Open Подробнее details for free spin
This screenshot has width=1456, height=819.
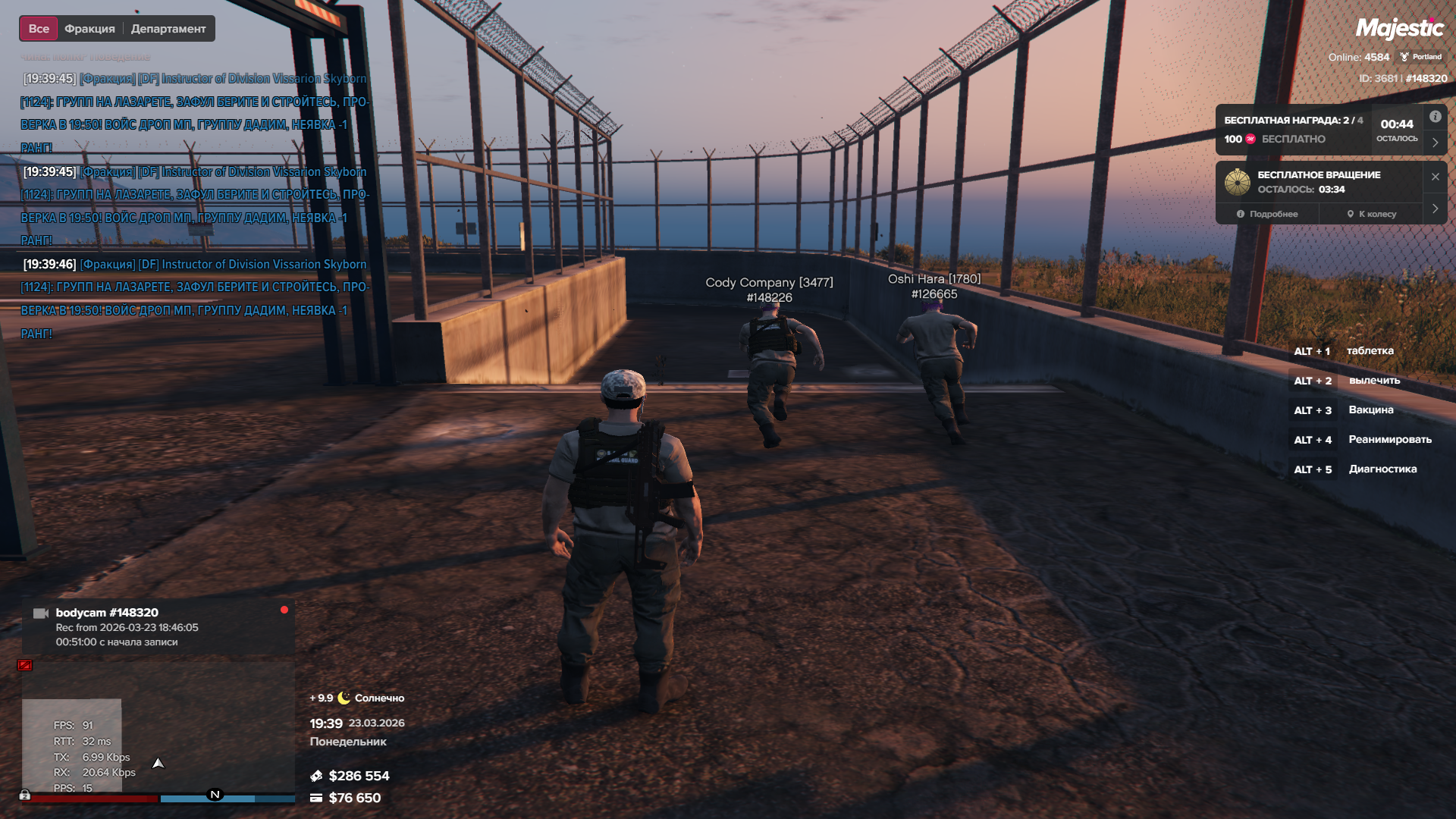(x=1267, y=214)
